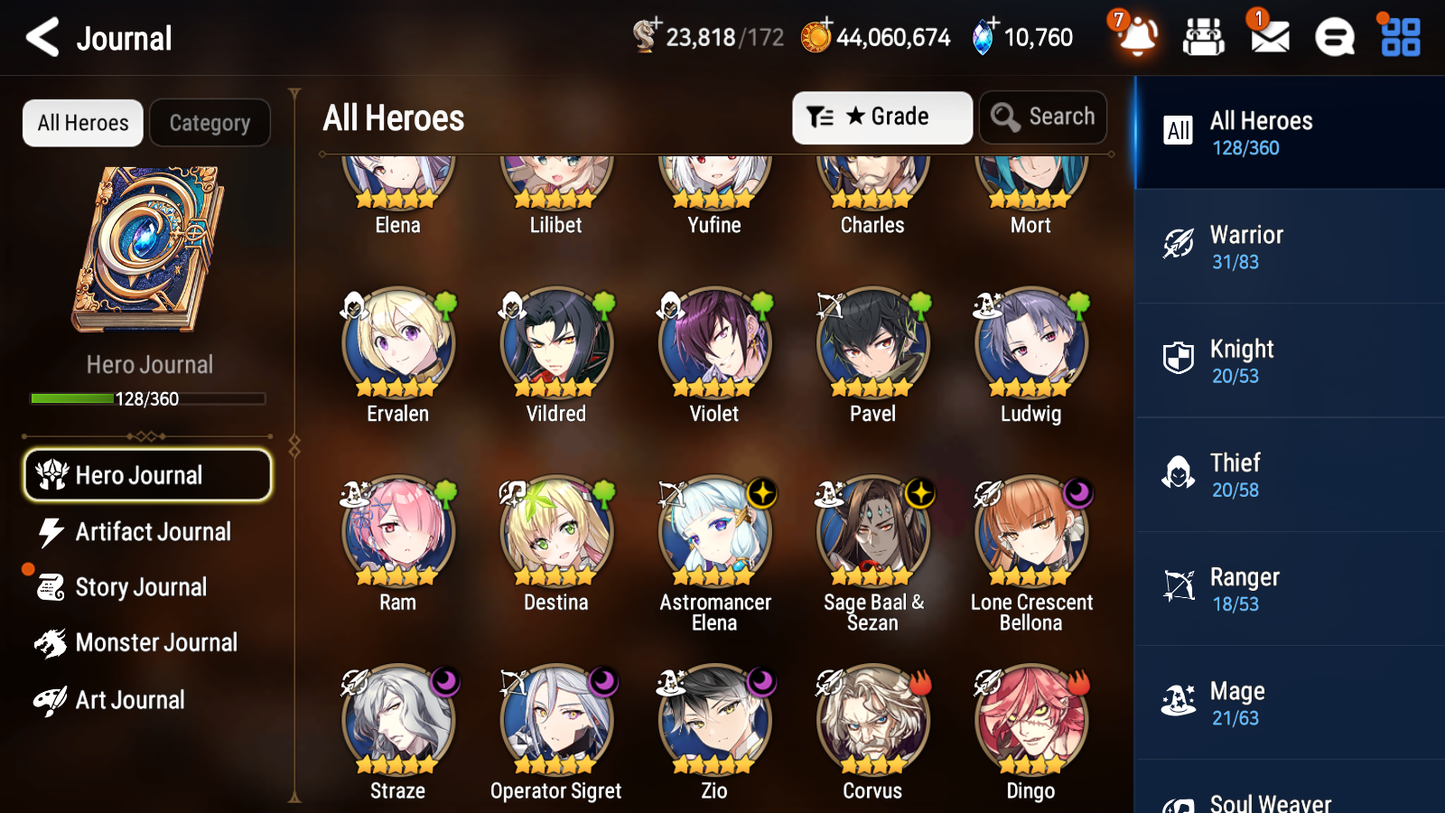Click the Hero Journal 128/360 progress bar
Viewport: 1445px width, 813px height.
pos(149,398)
